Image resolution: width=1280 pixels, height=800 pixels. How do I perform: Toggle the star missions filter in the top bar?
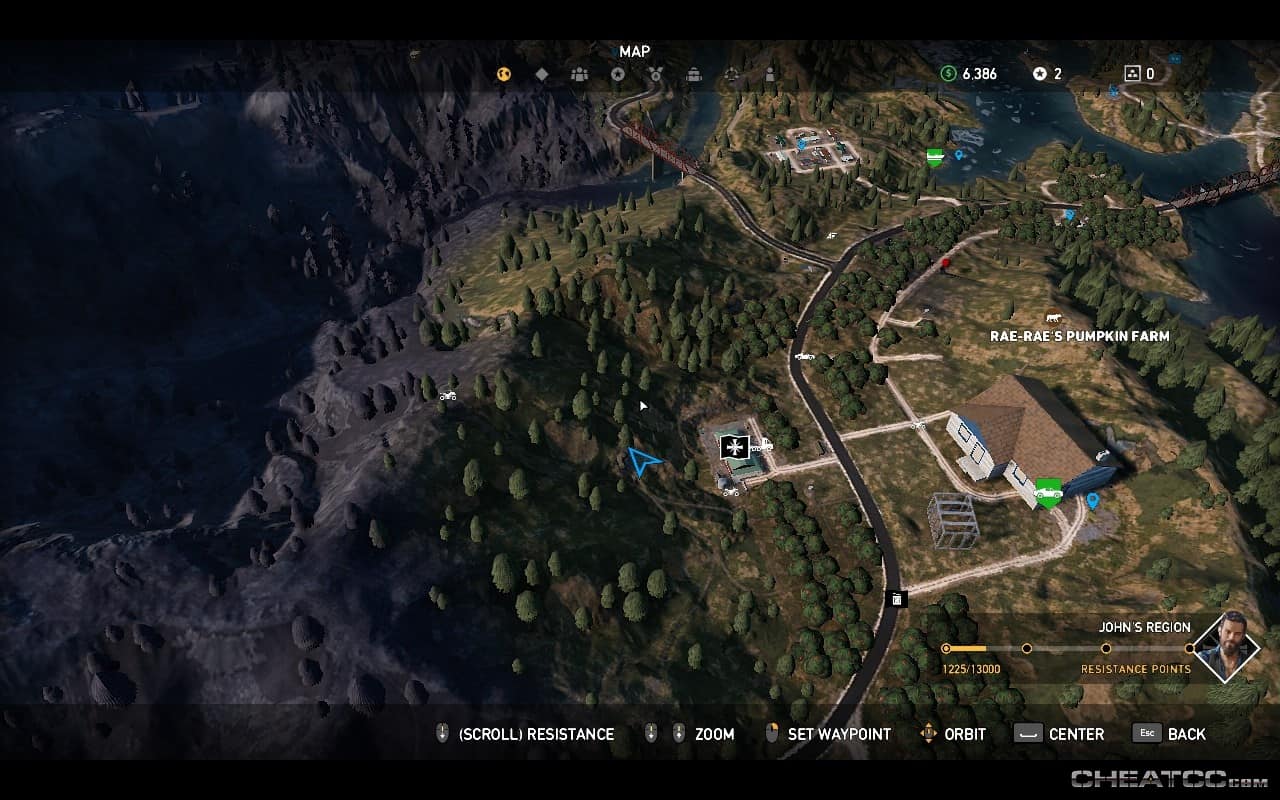click(618, 73)
